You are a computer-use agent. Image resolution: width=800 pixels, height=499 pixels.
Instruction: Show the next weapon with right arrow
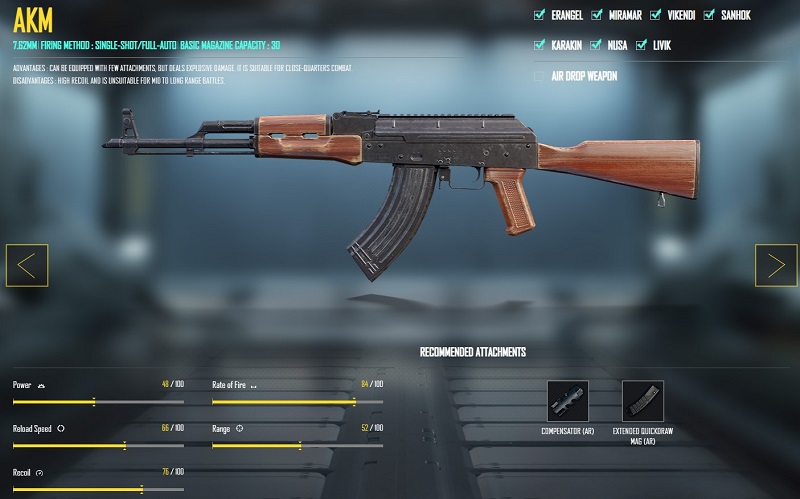(x=776, y=265)
